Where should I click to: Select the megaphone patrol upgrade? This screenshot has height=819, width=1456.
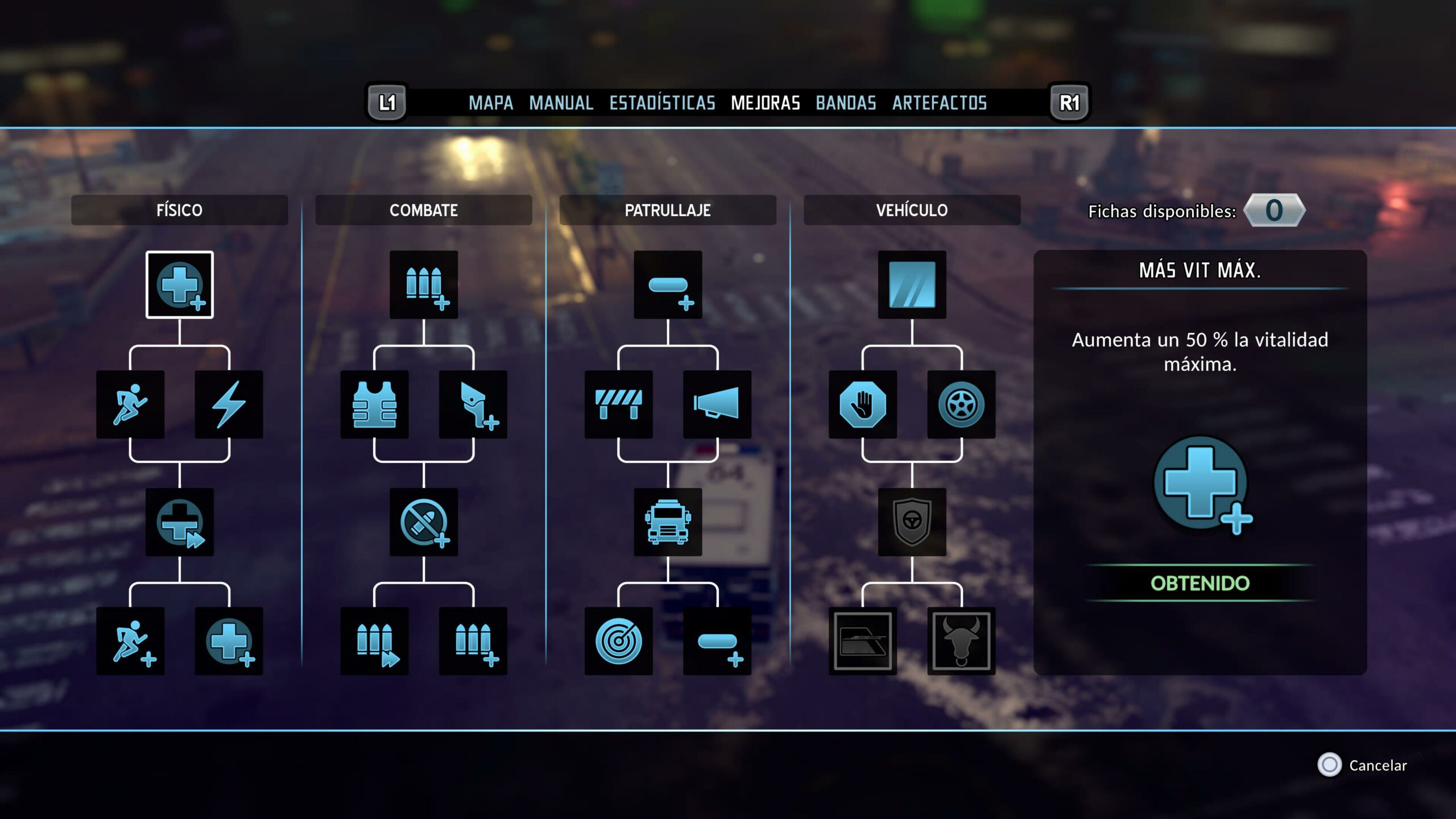coord(717,404)
